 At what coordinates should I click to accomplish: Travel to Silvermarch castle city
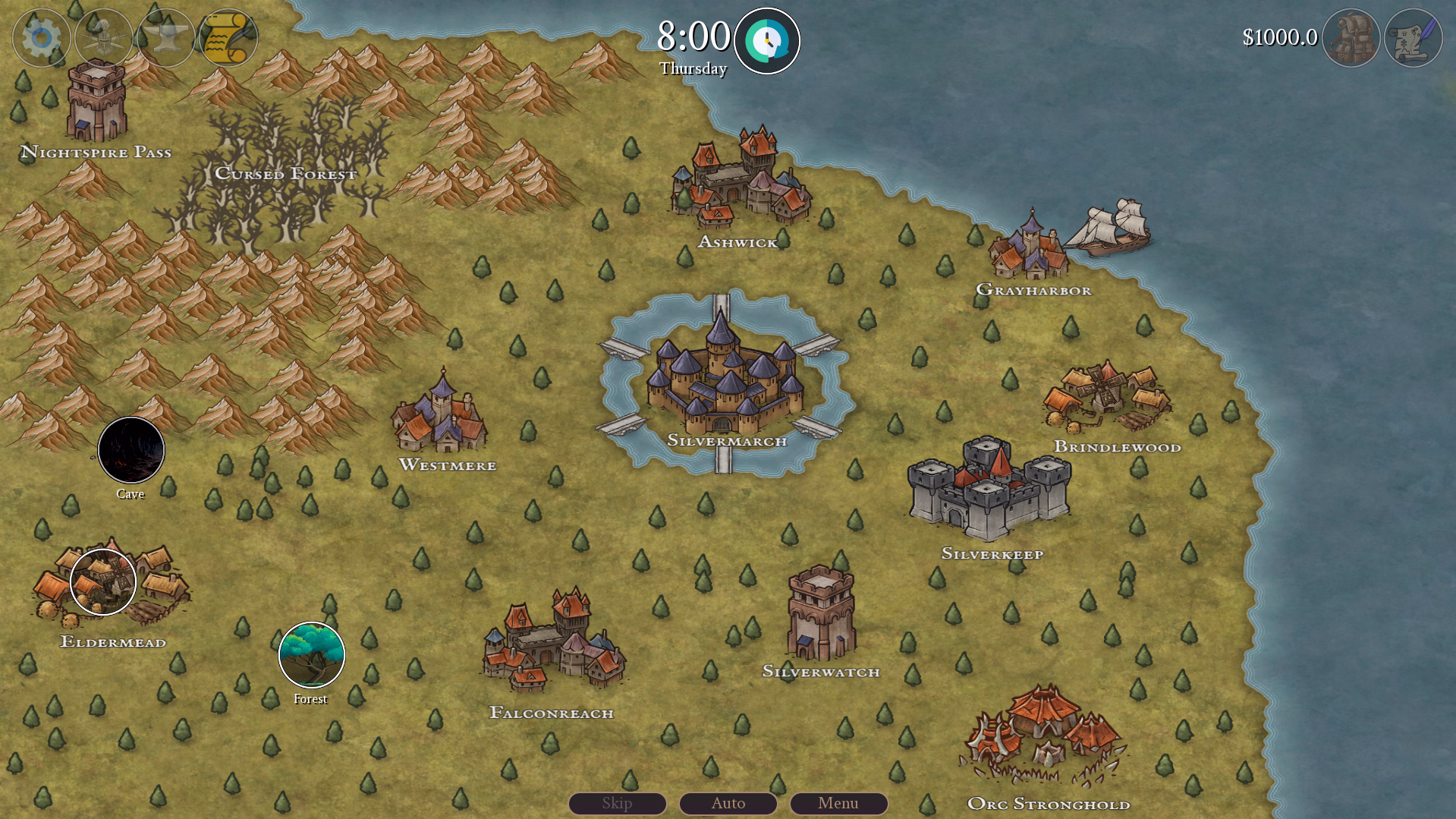(725, 380)
